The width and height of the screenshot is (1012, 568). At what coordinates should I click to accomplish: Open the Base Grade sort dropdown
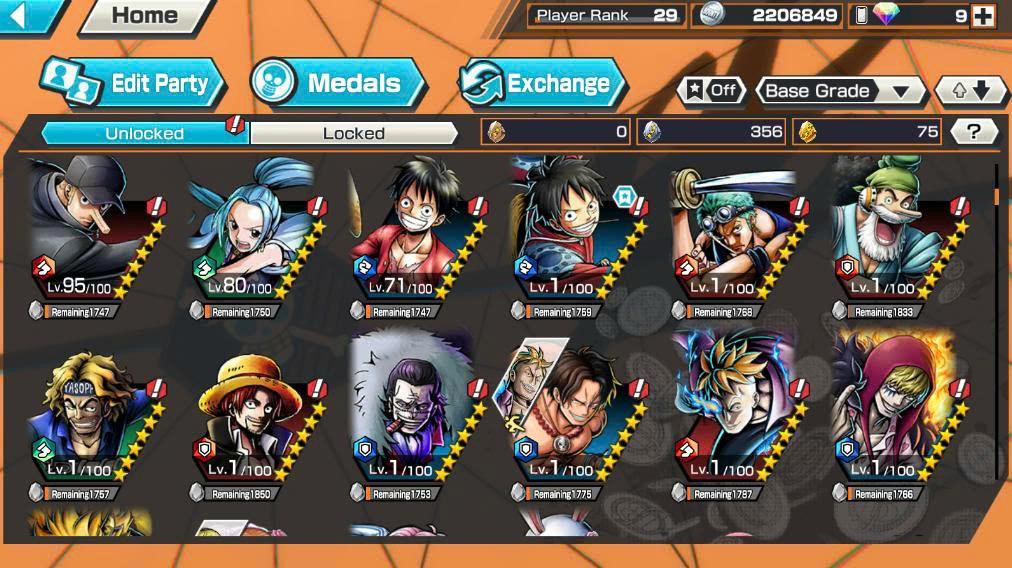click(x=840, y=91)
